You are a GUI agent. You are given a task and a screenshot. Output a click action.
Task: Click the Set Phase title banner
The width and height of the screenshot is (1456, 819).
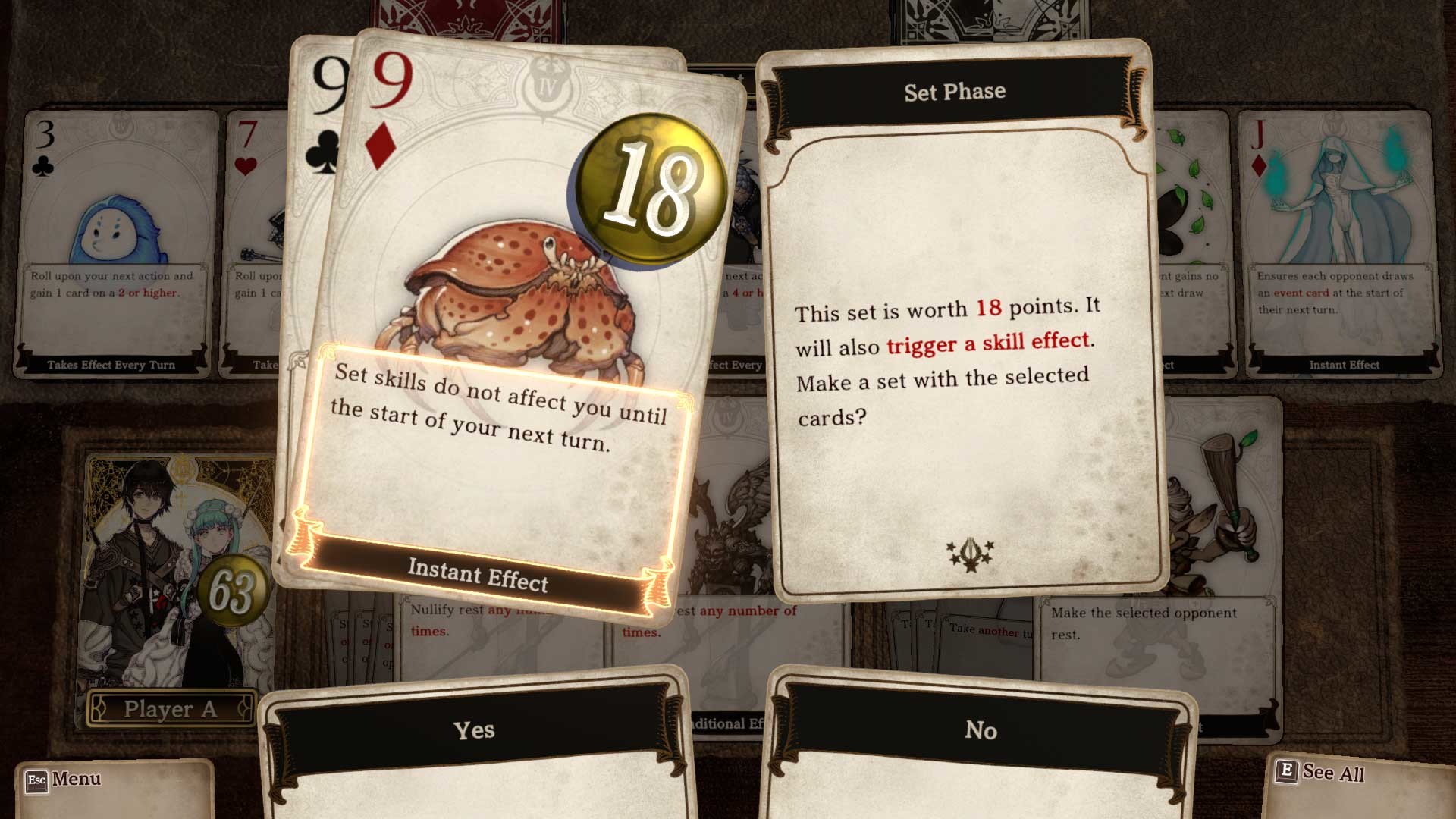[x=952, y=90]
